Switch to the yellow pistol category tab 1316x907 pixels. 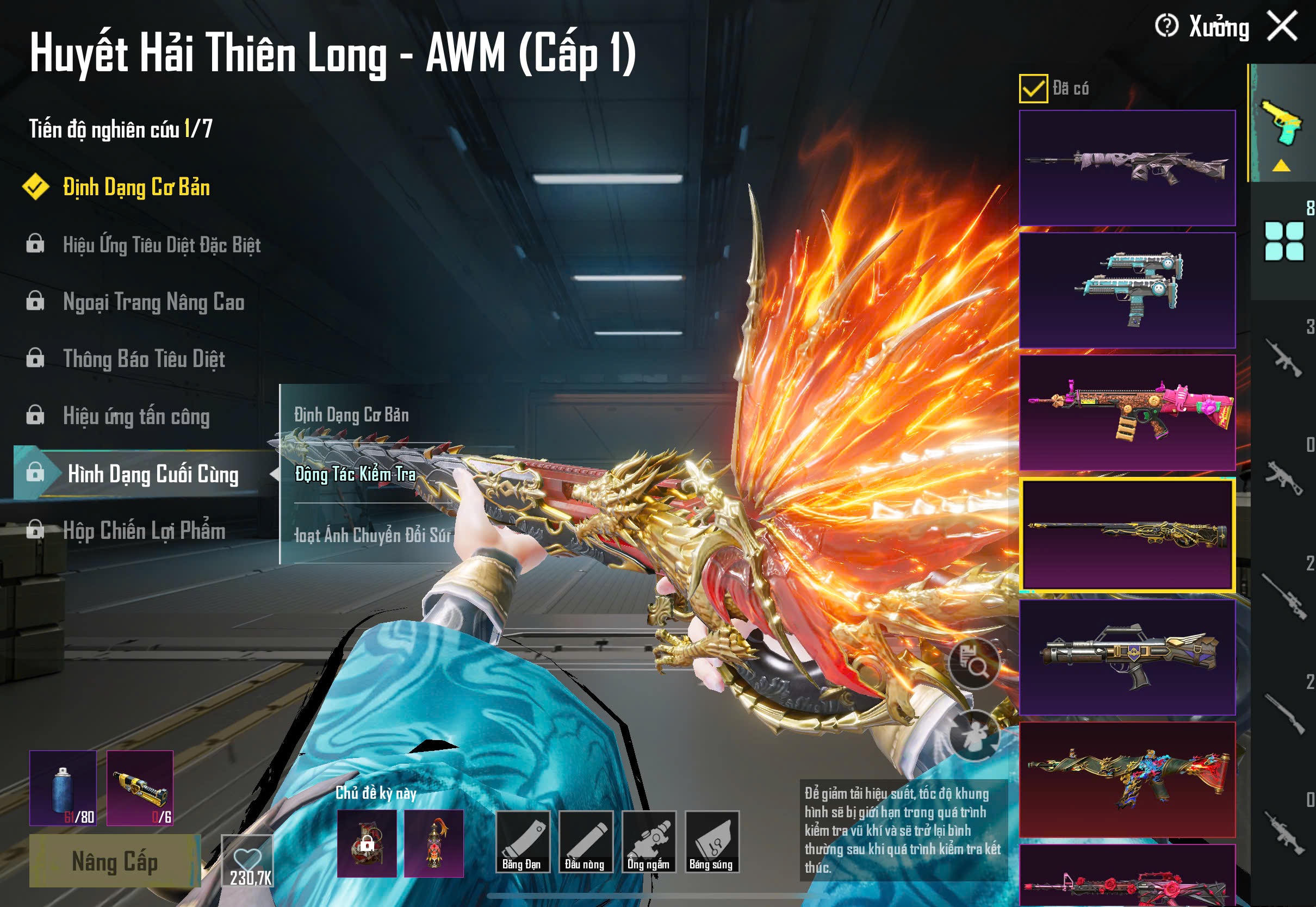(1283, 124)
